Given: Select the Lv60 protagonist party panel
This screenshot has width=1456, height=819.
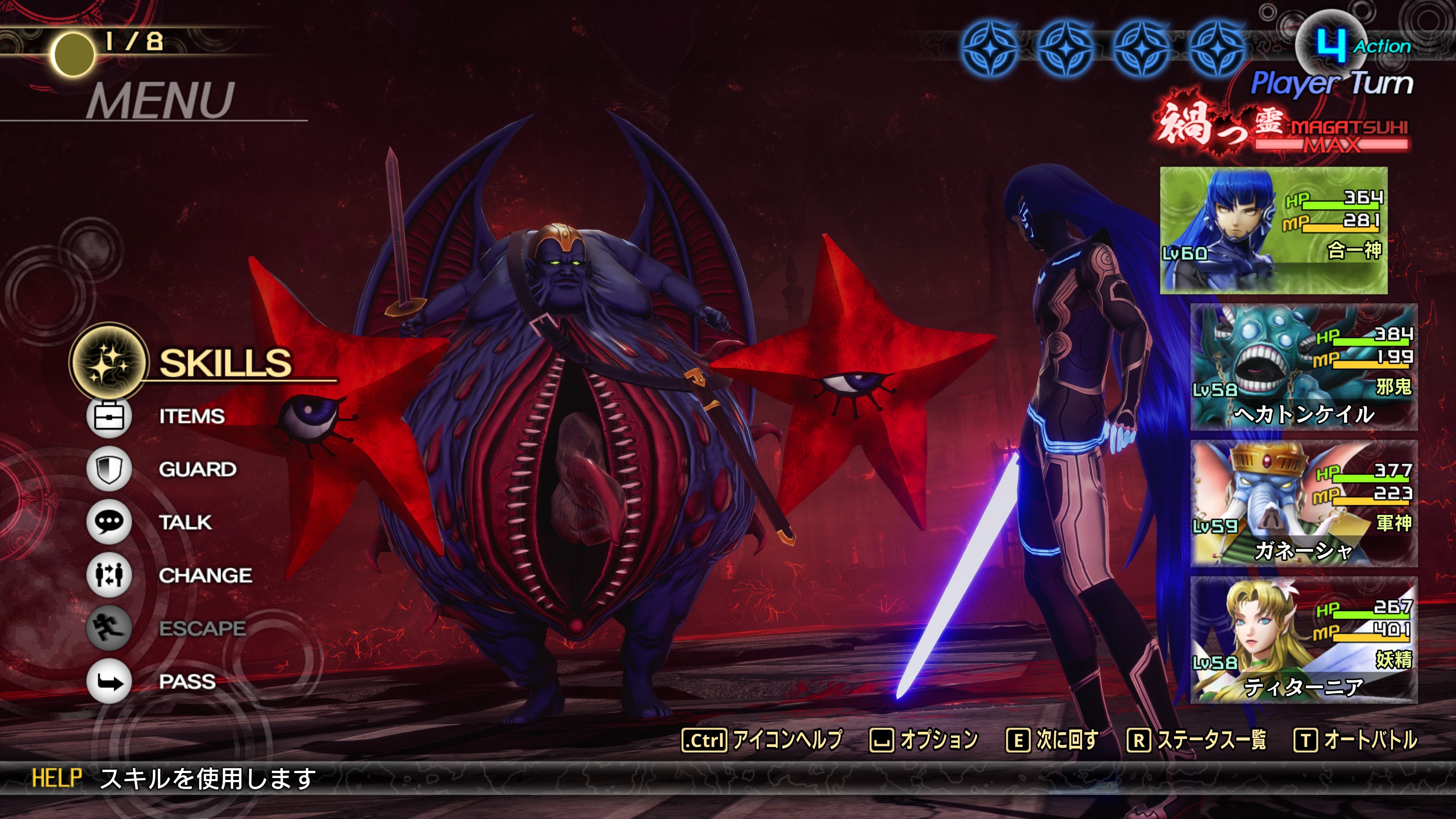Looking at the screenshot, I should pyautogui.click(x=1274, y=230).
